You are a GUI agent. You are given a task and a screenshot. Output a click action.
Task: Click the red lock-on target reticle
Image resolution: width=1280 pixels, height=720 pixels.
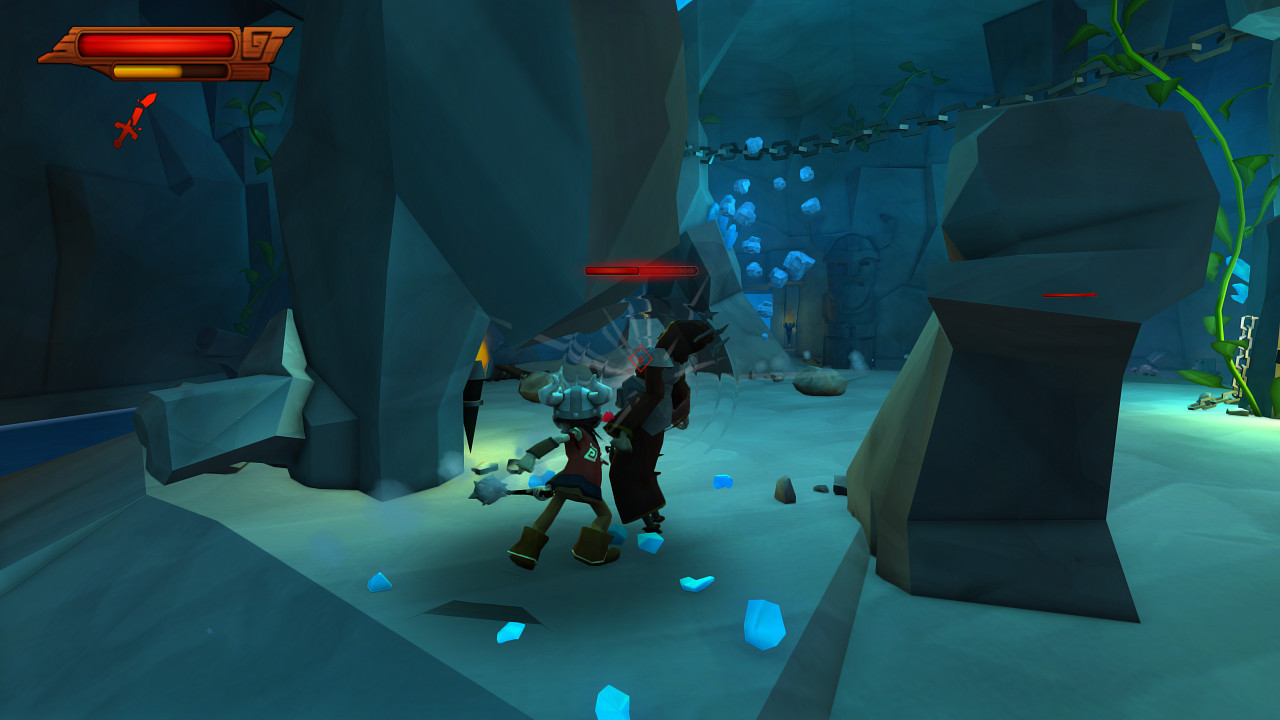(x=640, y=357)
